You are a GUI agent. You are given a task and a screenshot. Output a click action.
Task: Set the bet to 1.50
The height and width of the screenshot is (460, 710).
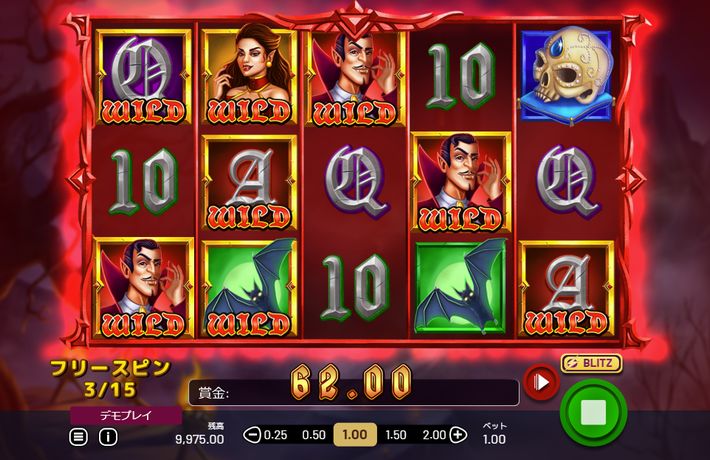(x=396, y=435)
